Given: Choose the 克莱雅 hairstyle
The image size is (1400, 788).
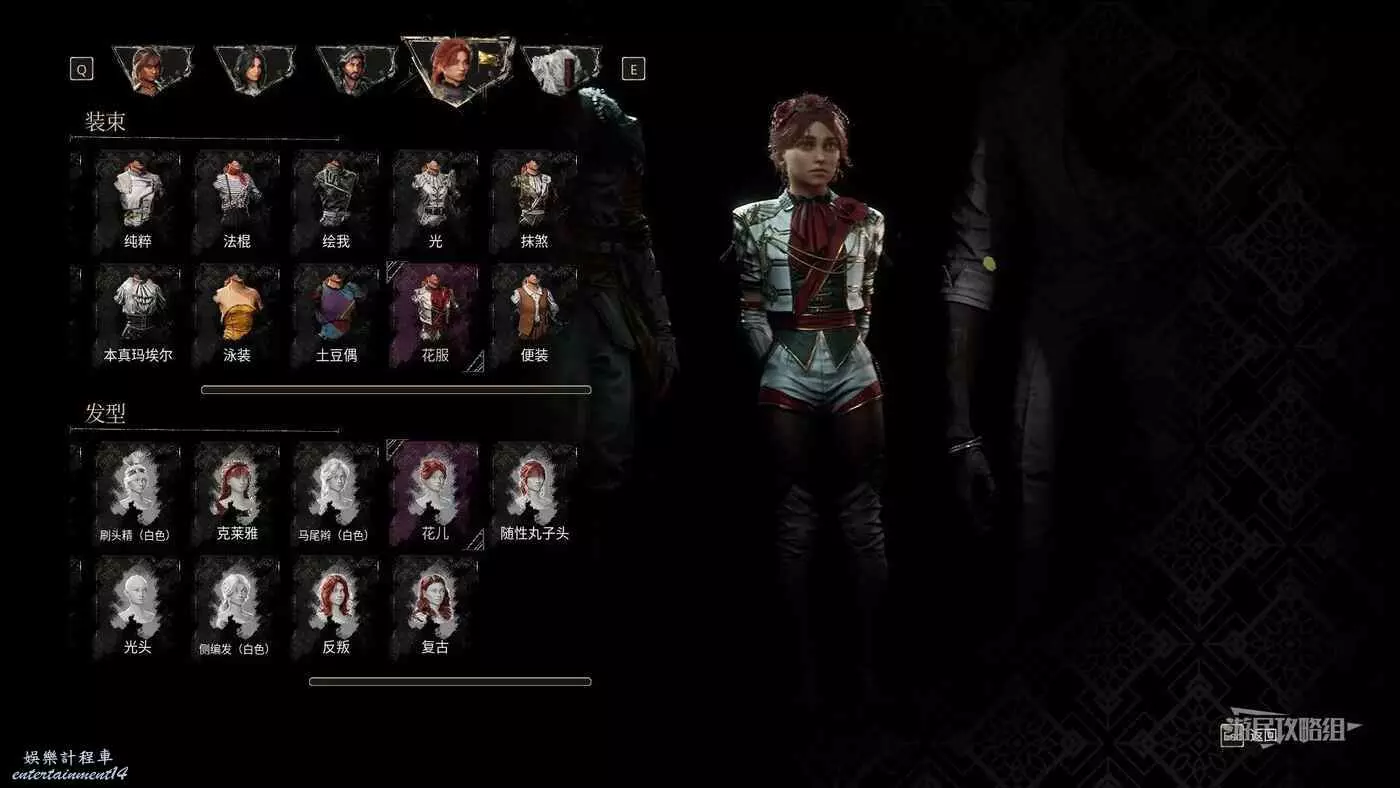Looking at the screenshot, I should [237, 493].
